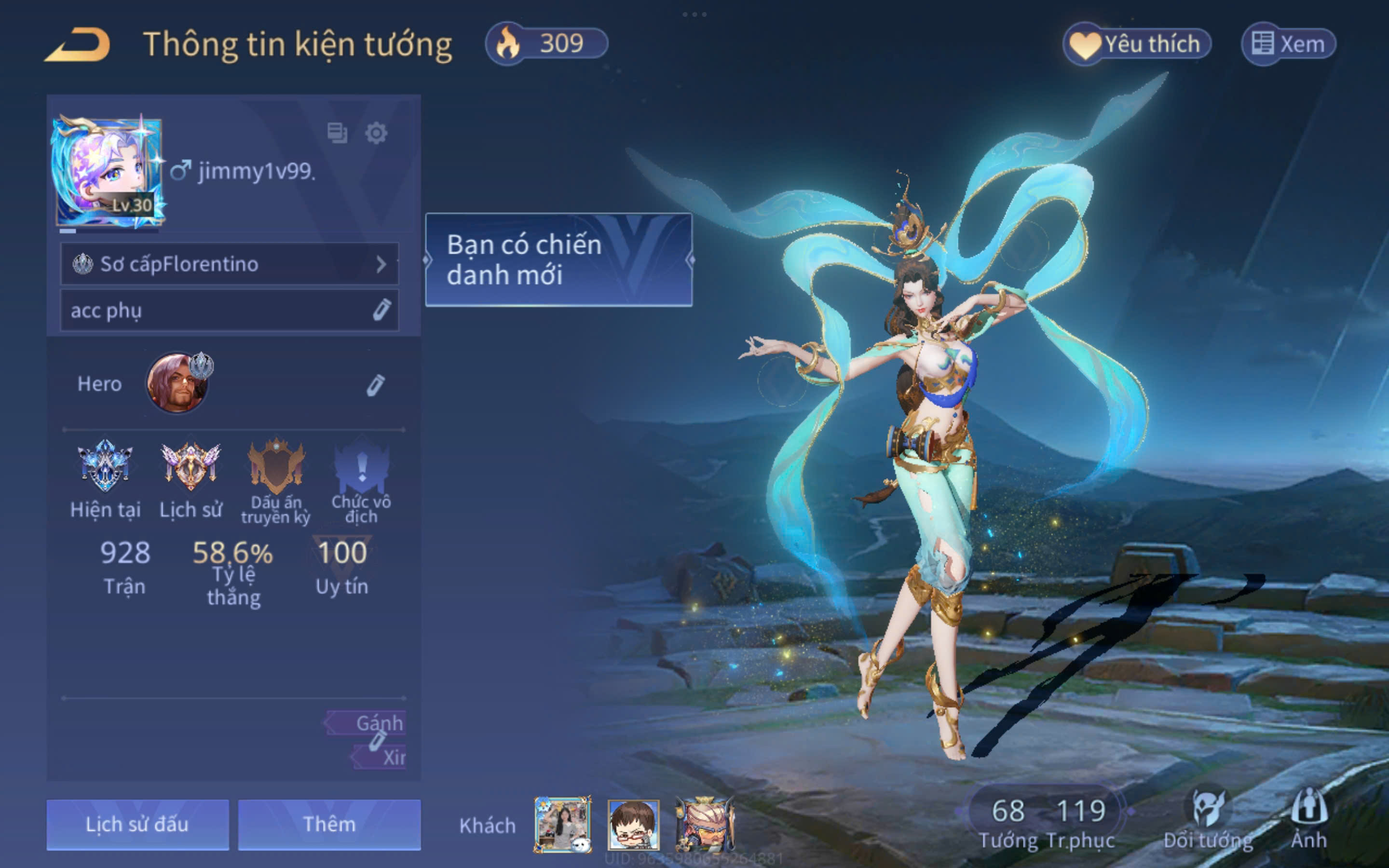Select the featured Florentino hero portrait
1389x868 pixels.
coord(177,383)
